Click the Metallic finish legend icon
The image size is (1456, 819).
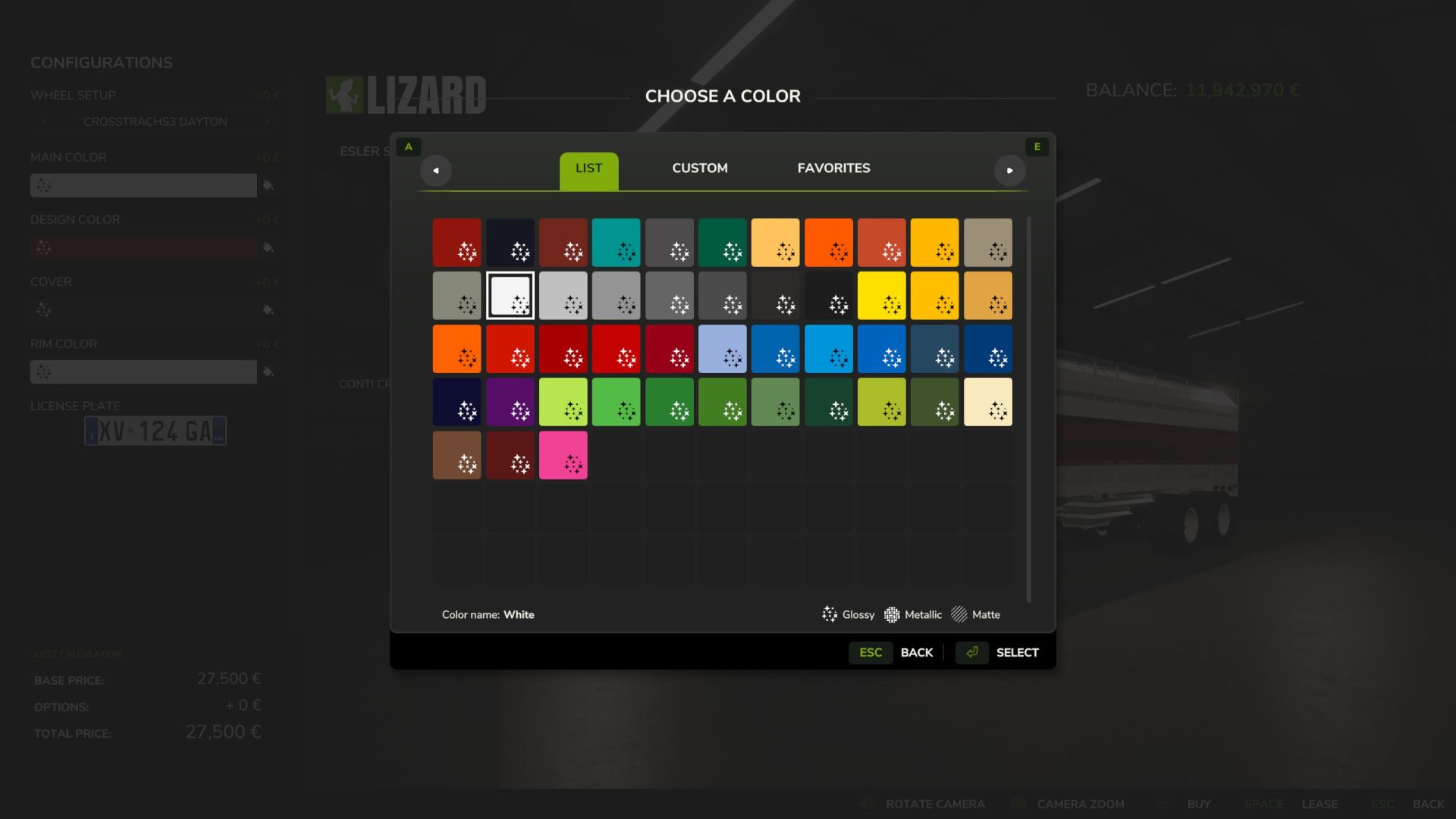[892, 614]
